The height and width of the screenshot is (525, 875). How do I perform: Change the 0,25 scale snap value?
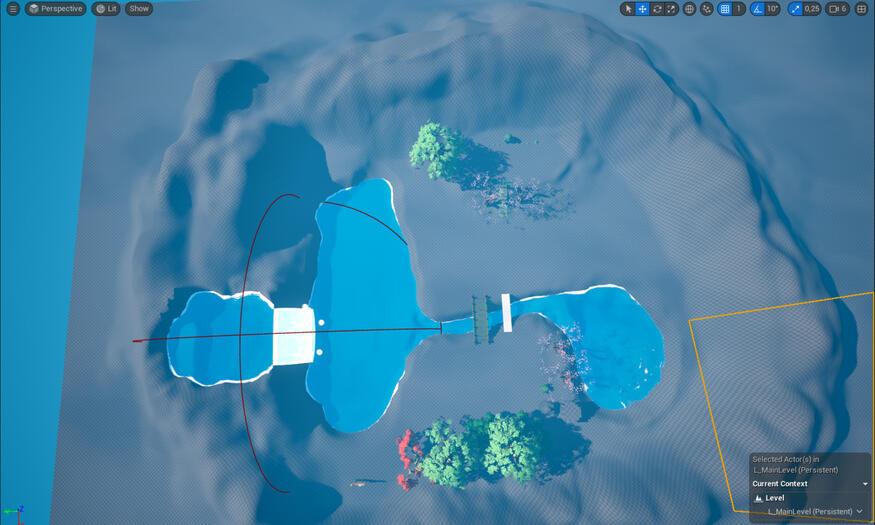[812, 9]
